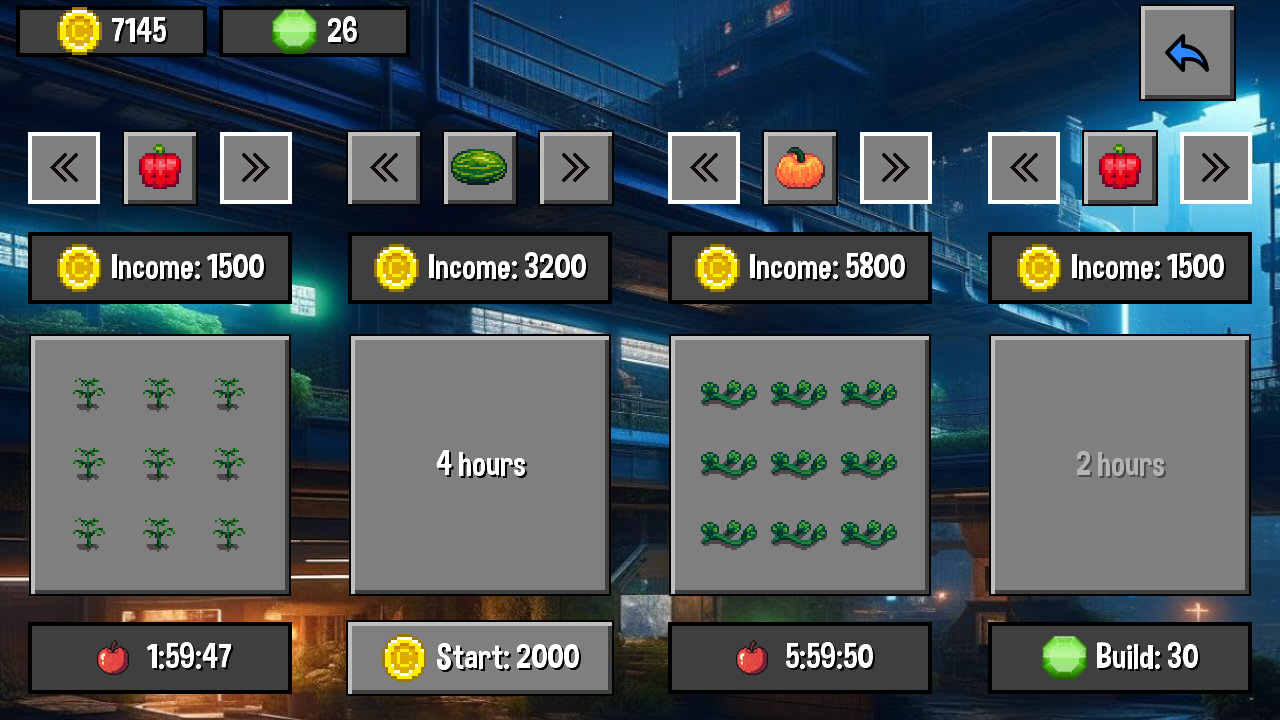The height and width of the screenshot is (720, 1280).
Task: Select the watermelon crop icon on plot two
Action: coord(480,167)
